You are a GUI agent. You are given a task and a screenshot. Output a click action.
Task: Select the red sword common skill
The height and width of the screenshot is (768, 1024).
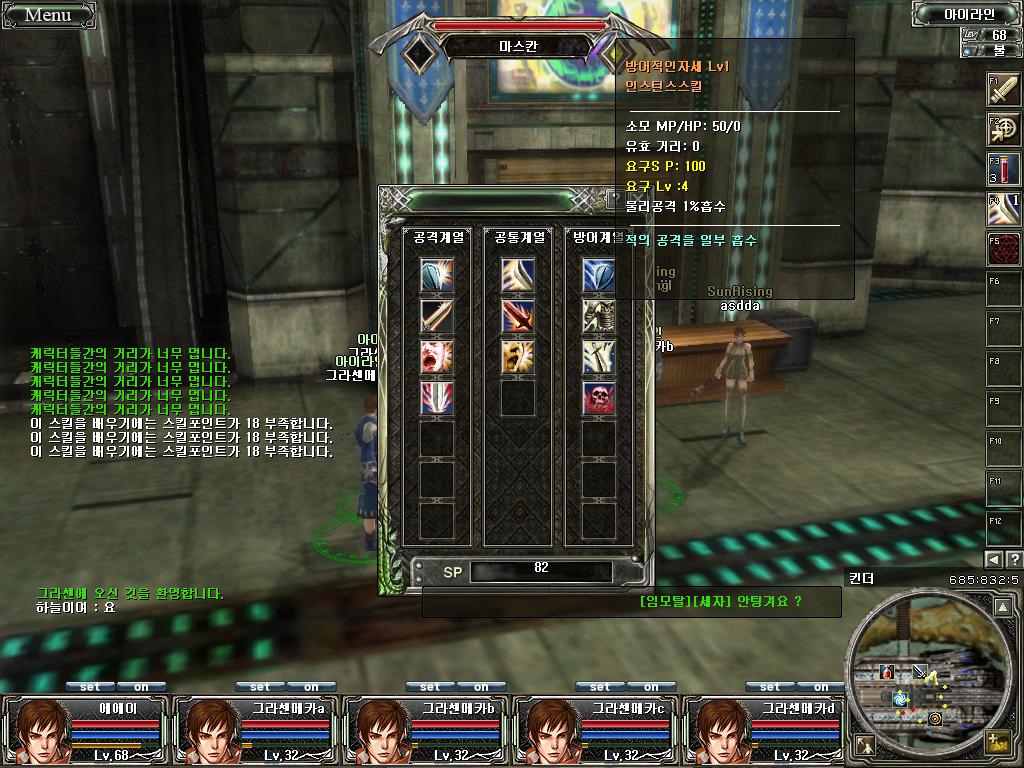[518, 317]
